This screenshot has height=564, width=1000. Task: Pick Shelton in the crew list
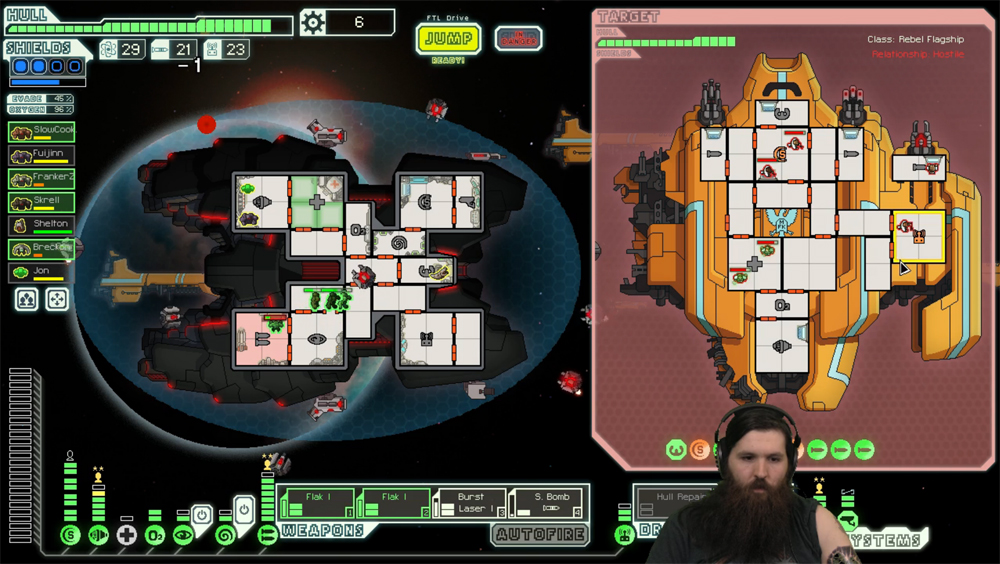tap(42, 225)
